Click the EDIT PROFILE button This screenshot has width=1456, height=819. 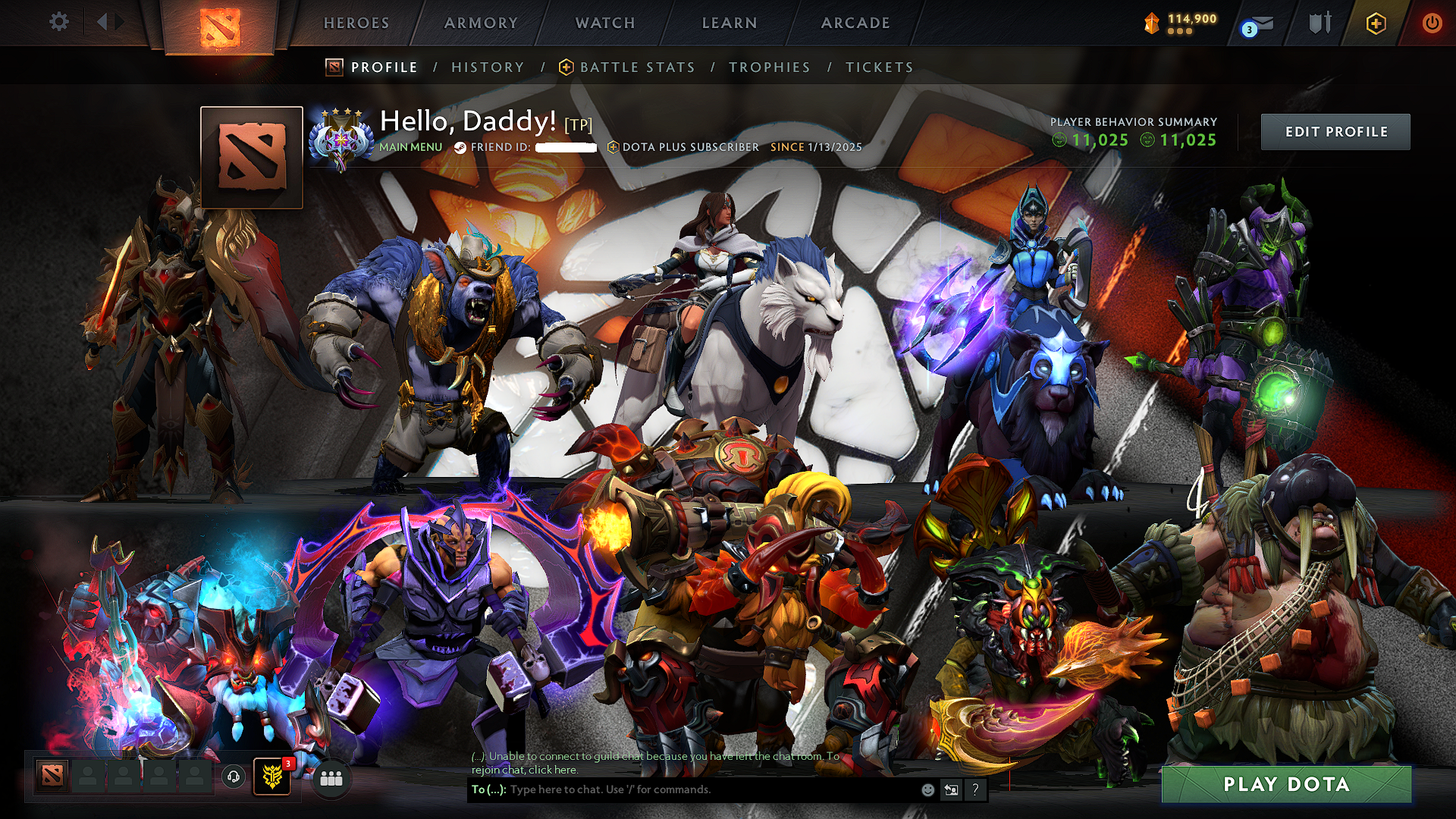tap(1335, 131)
